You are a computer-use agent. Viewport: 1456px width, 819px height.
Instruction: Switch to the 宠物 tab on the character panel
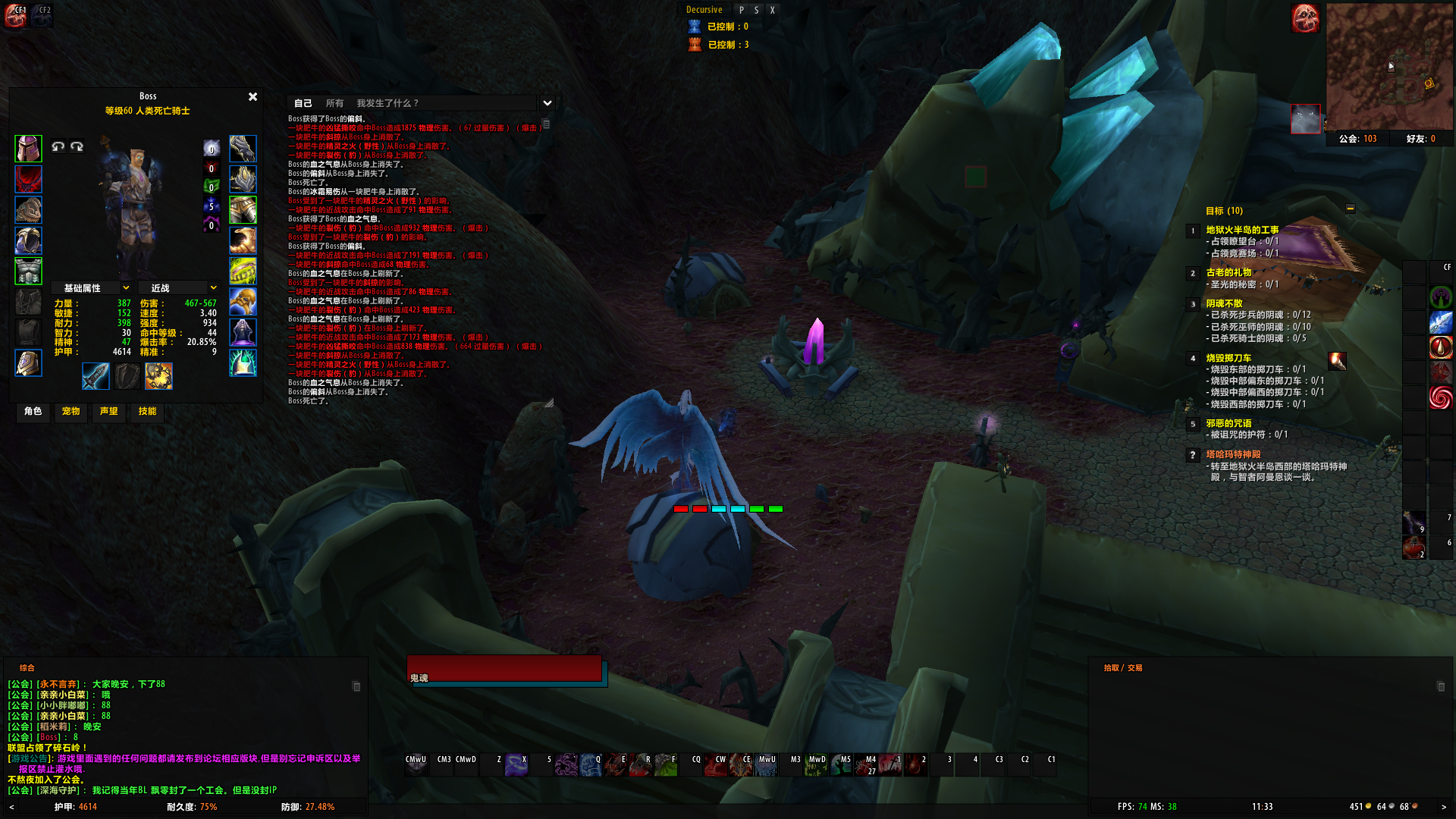pyautogui.click(x=71, y=413)
